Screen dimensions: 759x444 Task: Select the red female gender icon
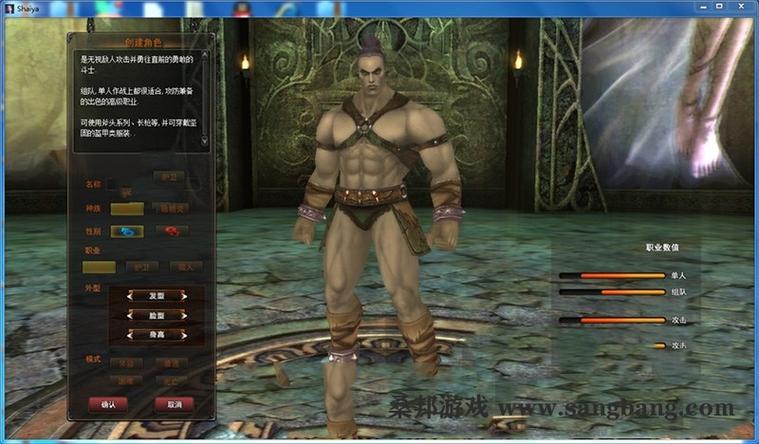coord(172,231)
